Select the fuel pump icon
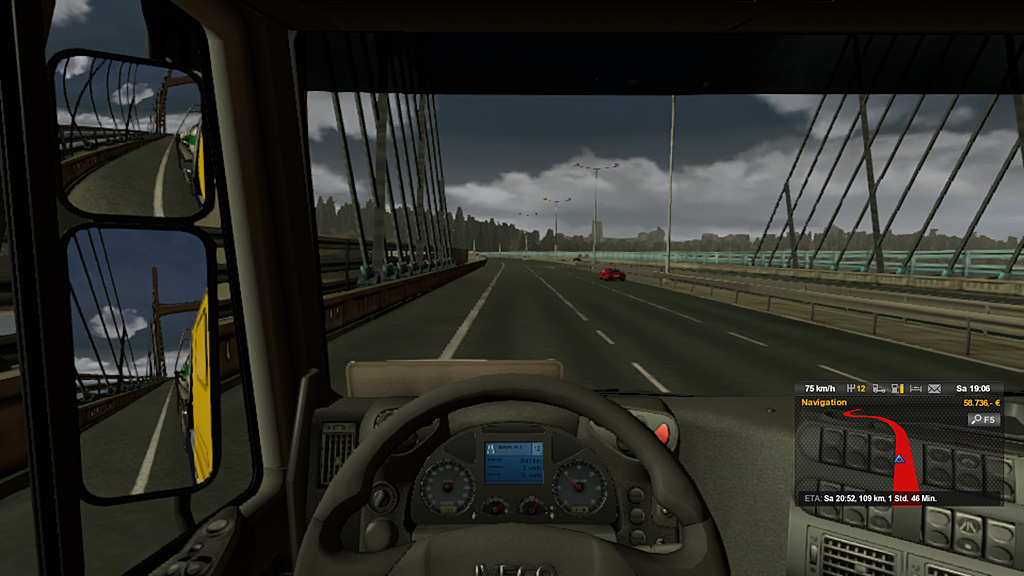 [897, 388]
